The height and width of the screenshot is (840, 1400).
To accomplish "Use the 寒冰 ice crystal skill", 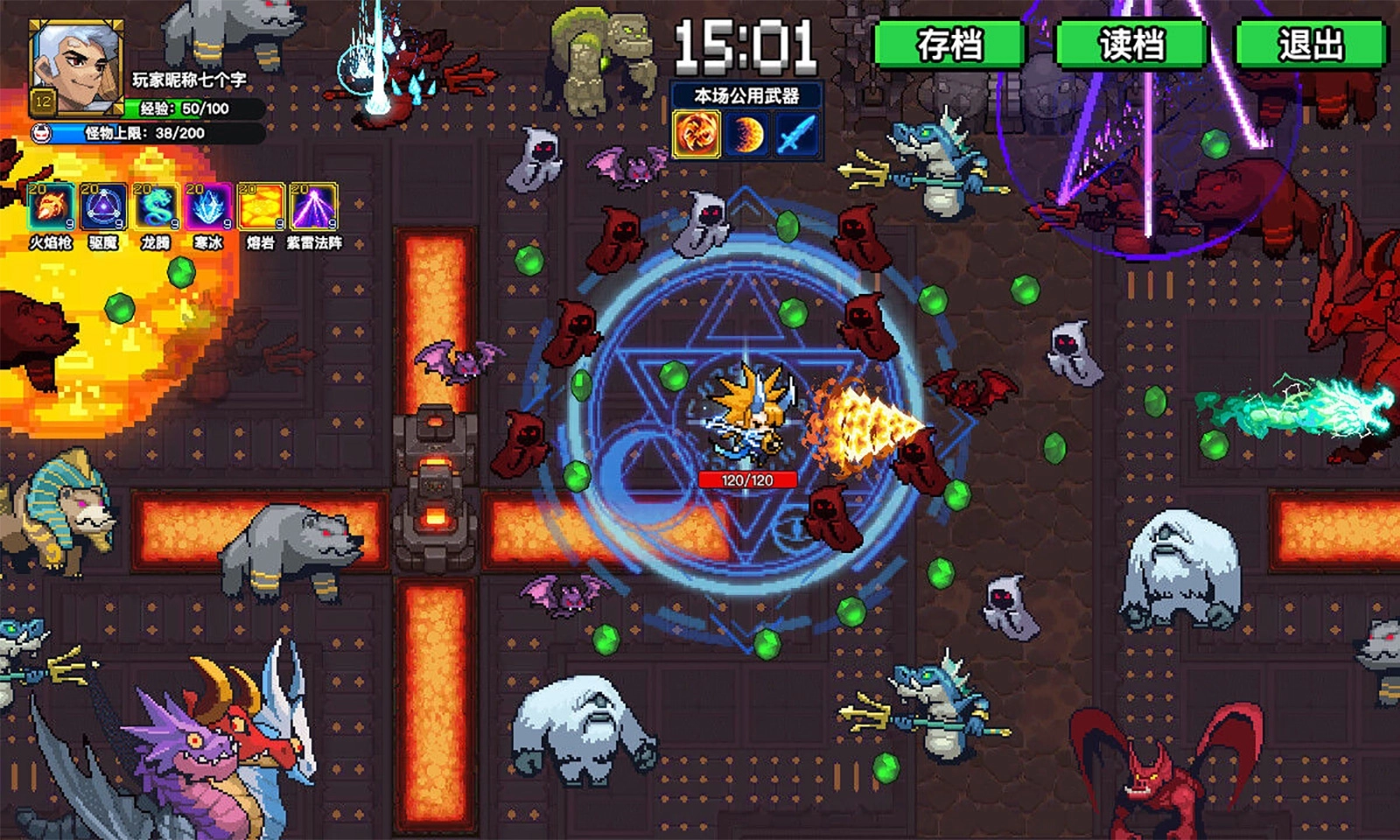I will pyautogui.click(x=208, y=208).
